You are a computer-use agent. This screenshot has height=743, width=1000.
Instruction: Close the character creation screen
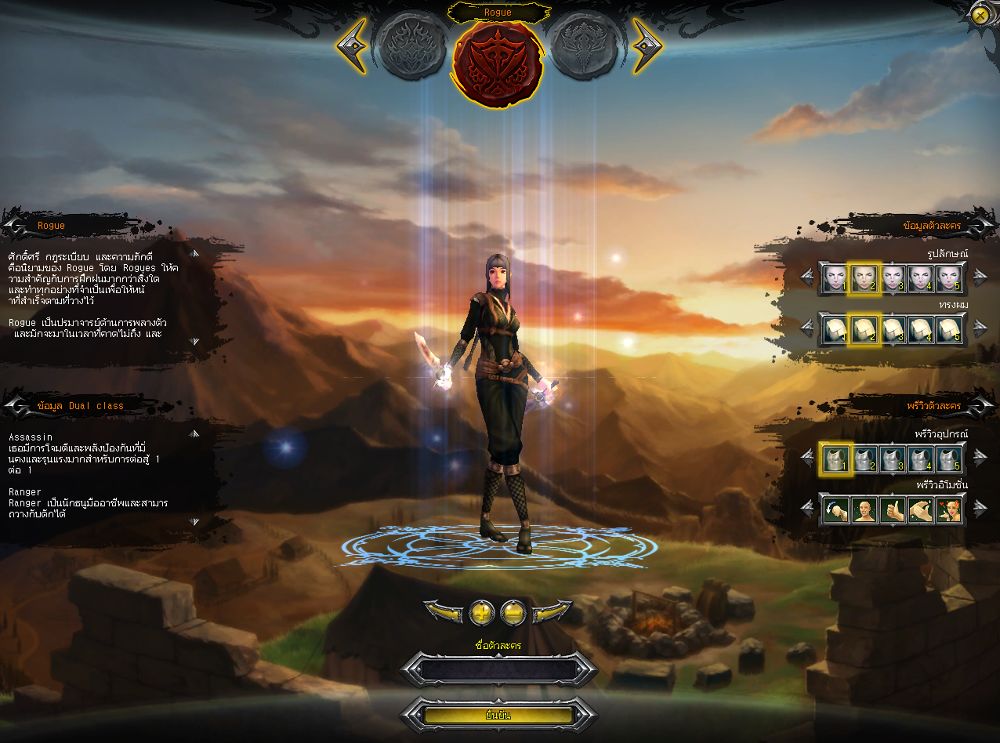pyautogui.click(x=980, y=15)
